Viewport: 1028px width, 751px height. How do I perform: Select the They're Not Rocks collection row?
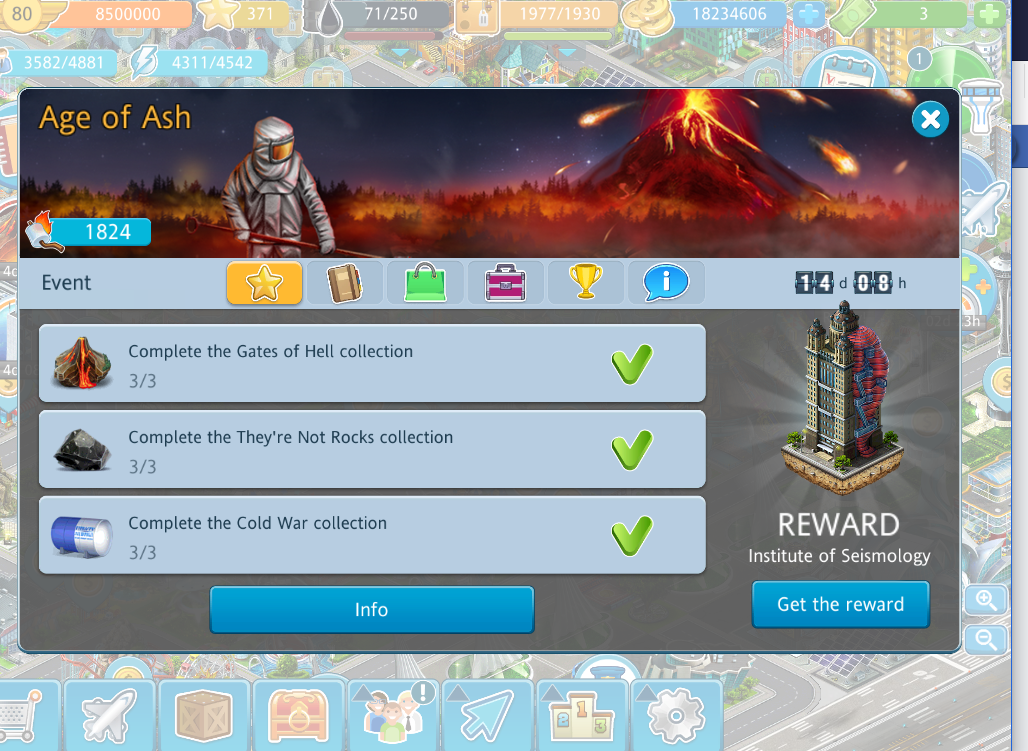[372, 450]
